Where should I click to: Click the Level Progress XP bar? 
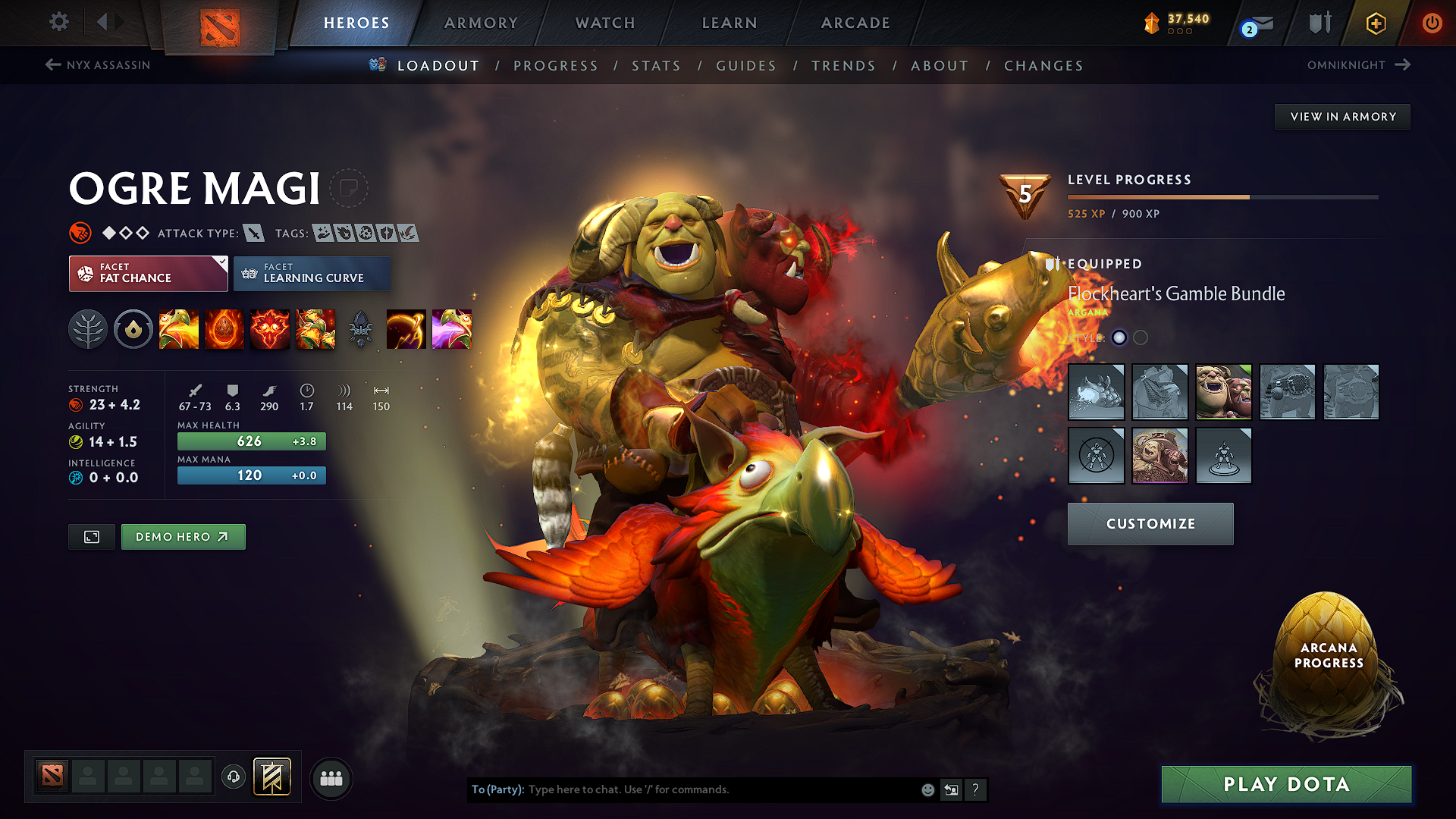click(x=1221, y=196)
